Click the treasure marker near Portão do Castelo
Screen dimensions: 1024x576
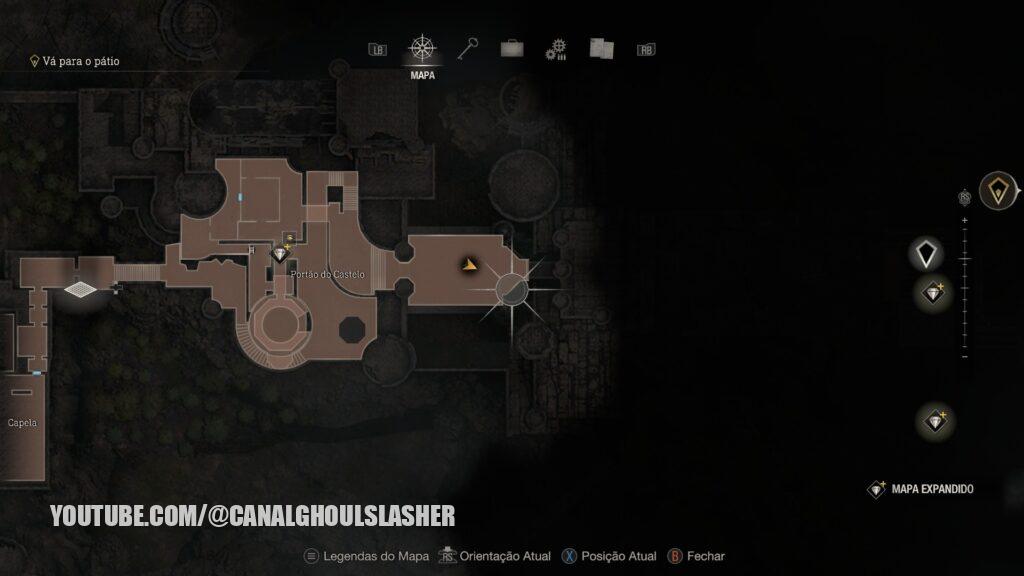coord(281,254)
